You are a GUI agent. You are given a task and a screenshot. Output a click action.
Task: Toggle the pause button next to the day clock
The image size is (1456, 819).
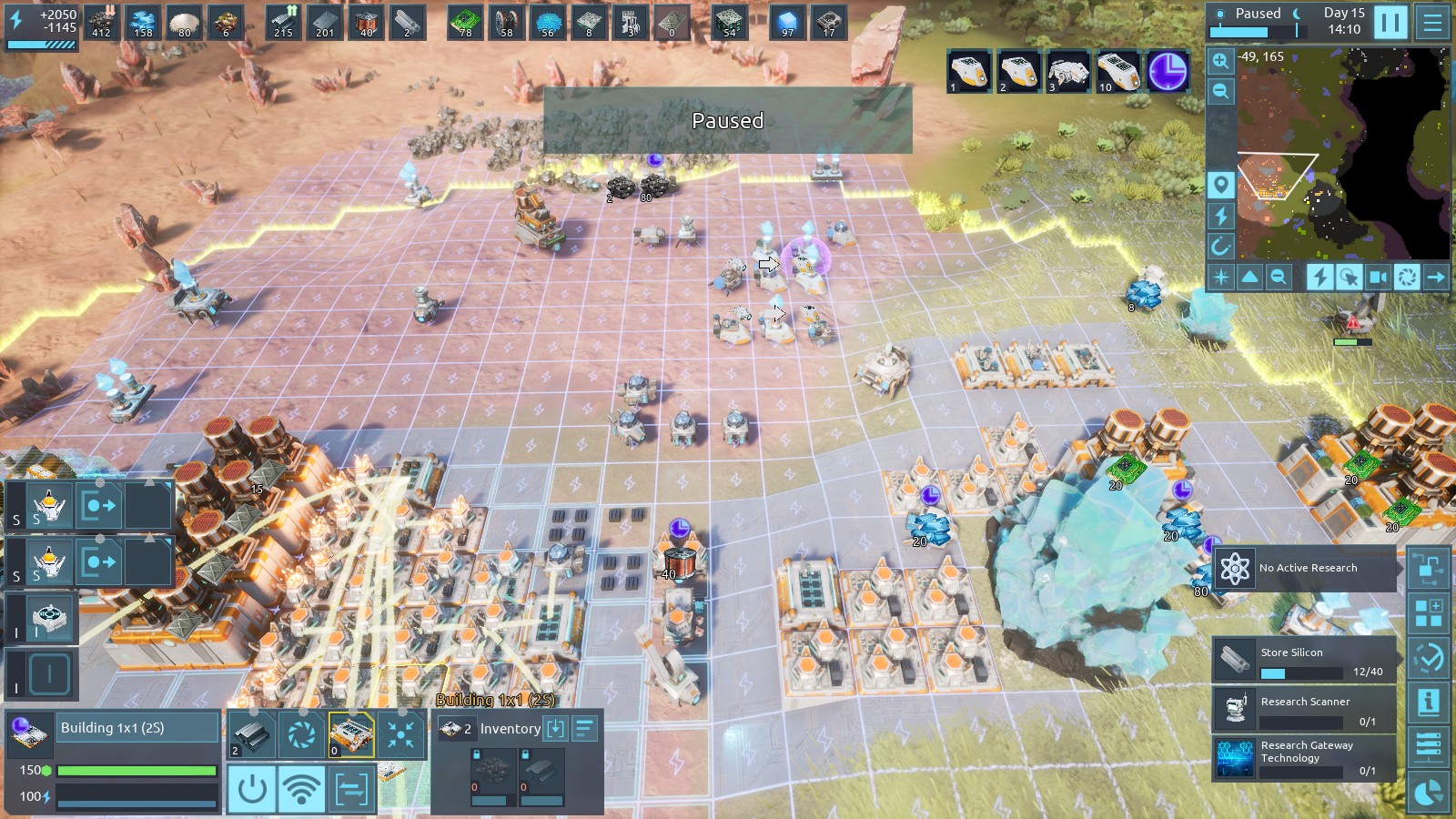point(1390,22)
